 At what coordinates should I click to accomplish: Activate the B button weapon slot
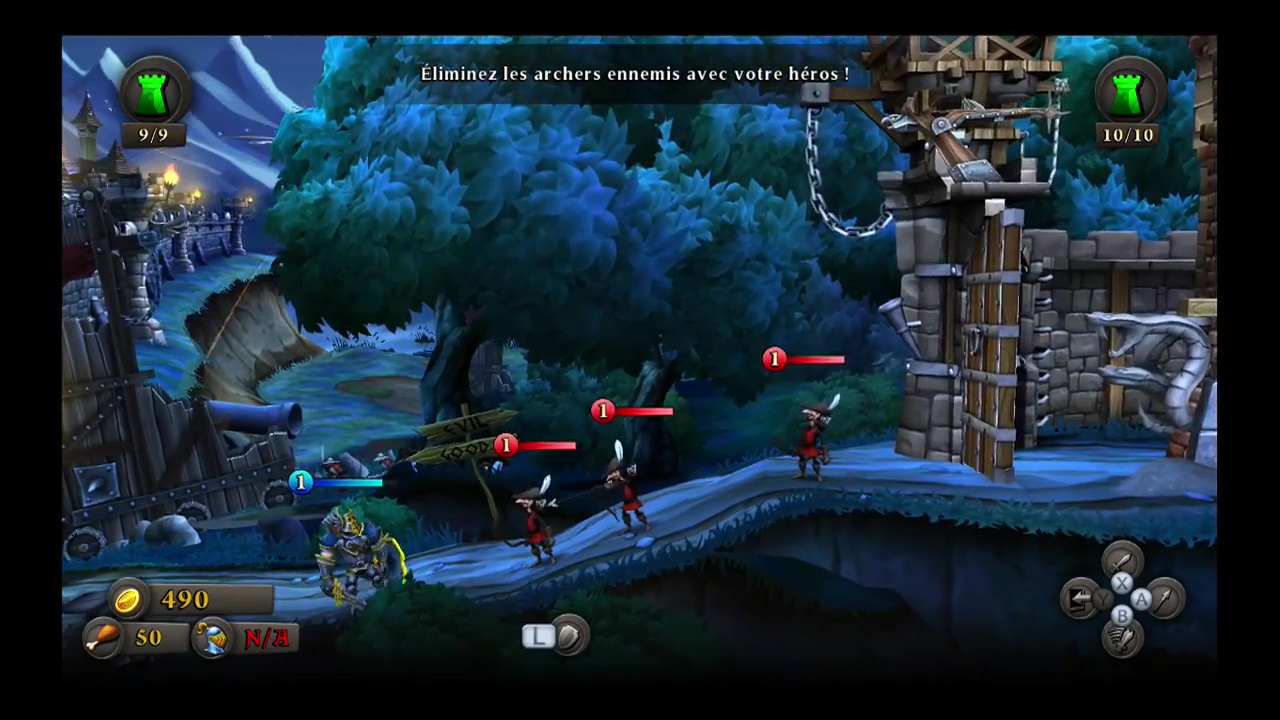(1123, 616)
